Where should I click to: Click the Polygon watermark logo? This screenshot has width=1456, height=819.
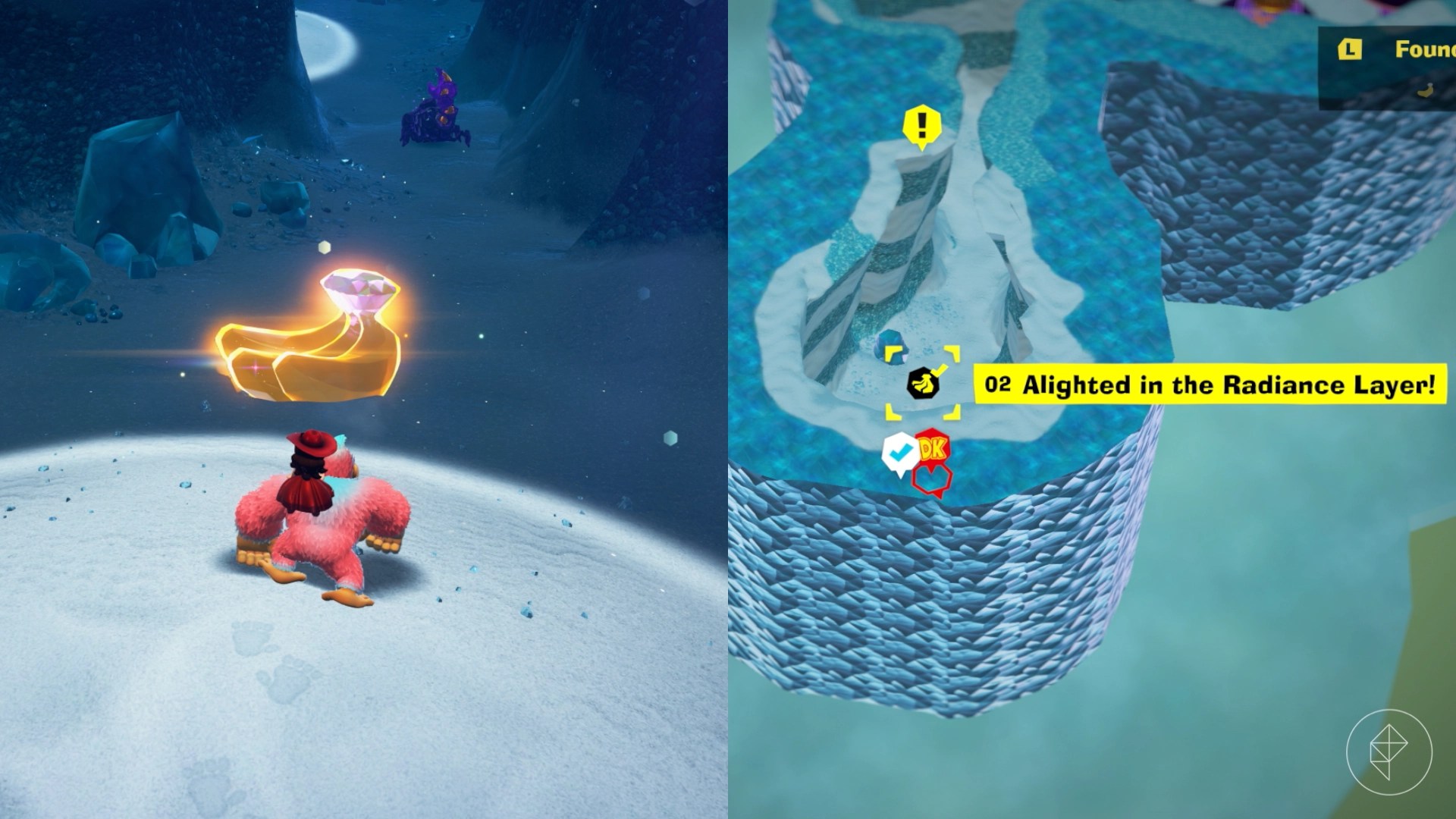click(x=1389, y=752)
